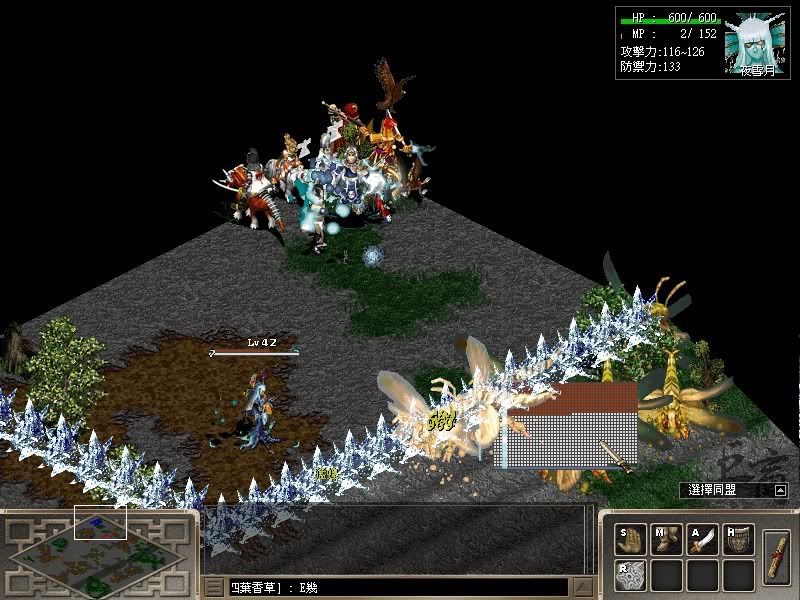Choose the A sword attack command
Image resolution: width=800 pixels, height=600 pixels.
[x=703, y=541]
